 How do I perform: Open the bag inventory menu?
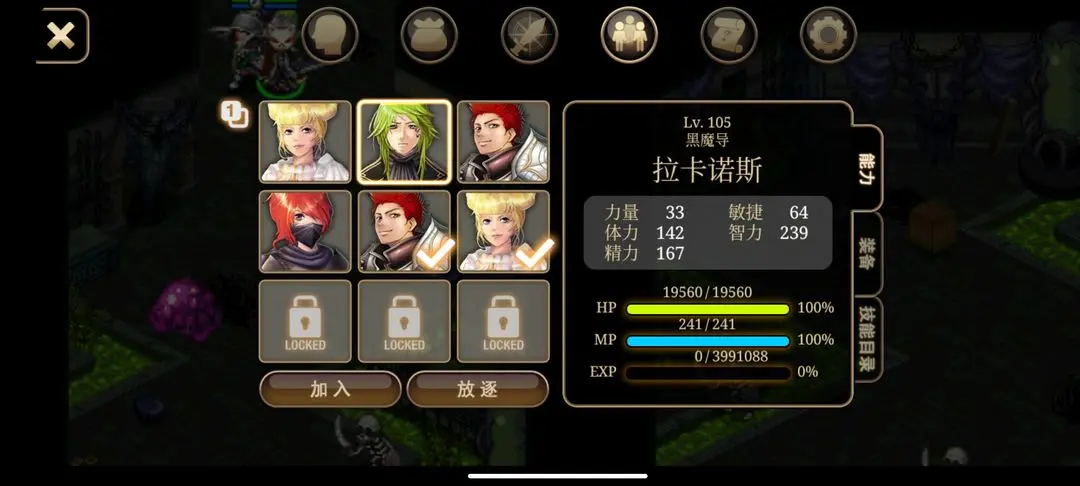pyautogui.click(x=429, y=36)
